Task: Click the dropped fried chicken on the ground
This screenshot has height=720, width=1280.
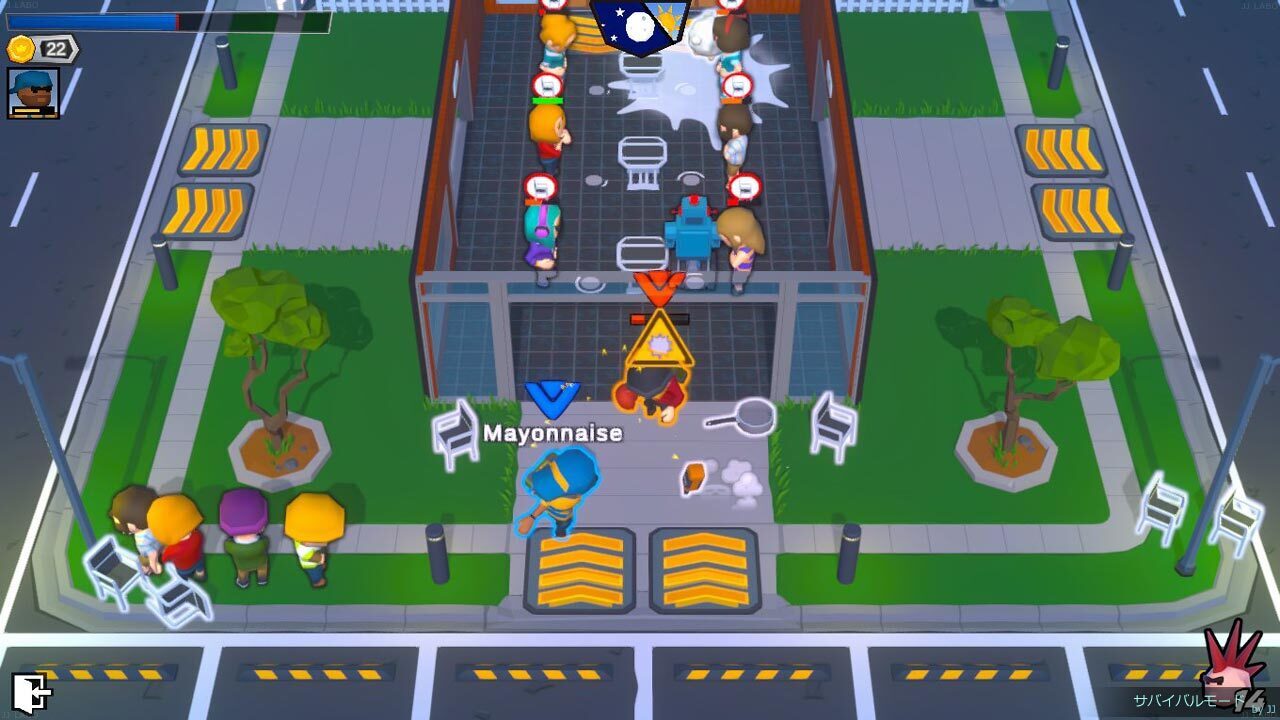Action: click(691, 480)
